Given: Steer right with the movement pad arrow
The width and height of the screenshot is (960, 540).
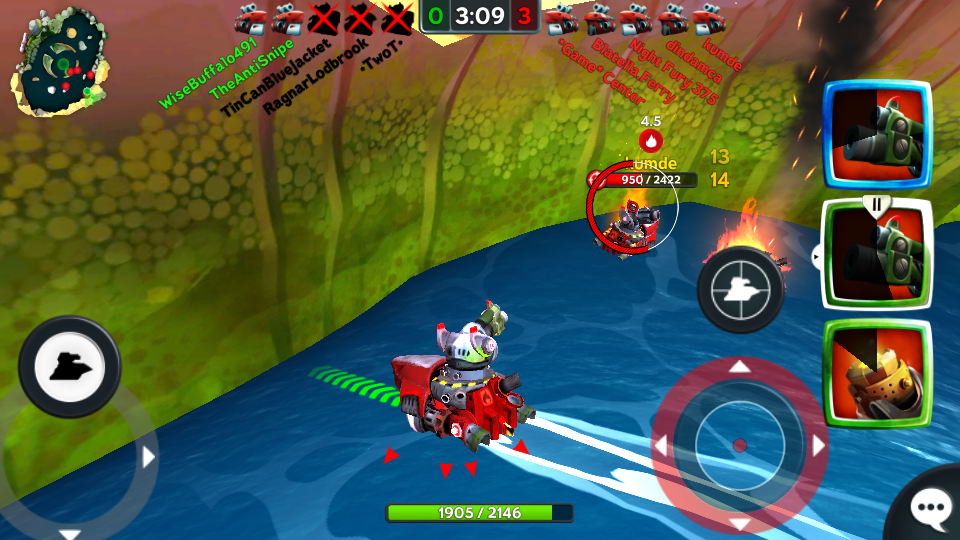Looking at the screenshot, I should 148,458.
